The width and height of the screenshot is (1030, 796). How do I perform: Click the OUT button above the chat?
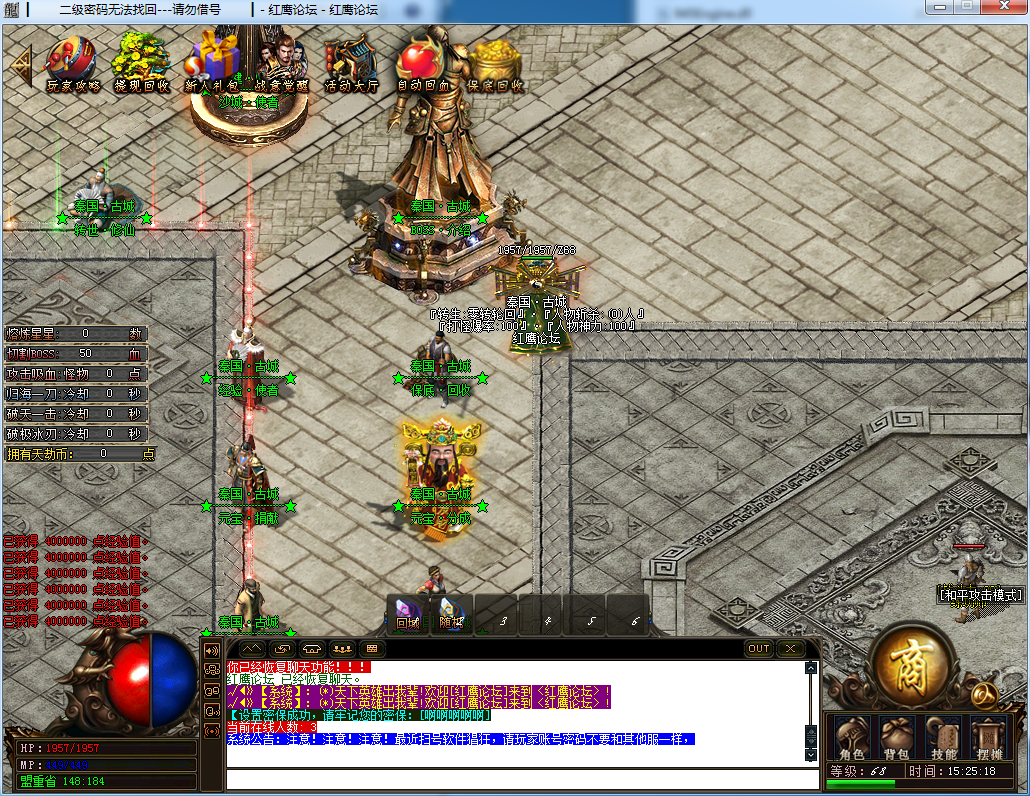point(759,648)
